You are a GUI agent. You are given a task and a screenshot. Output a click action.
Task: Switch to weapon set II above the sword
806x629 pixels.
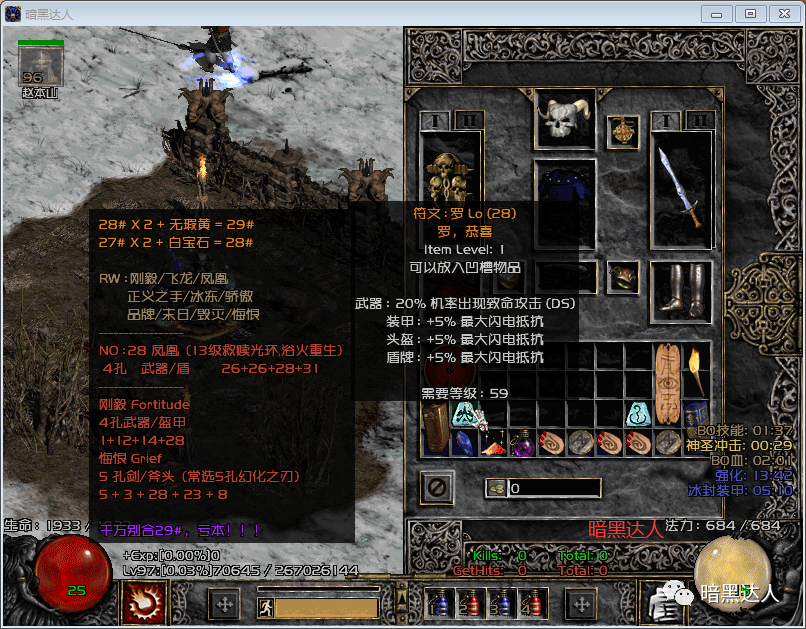pos(698,120)
